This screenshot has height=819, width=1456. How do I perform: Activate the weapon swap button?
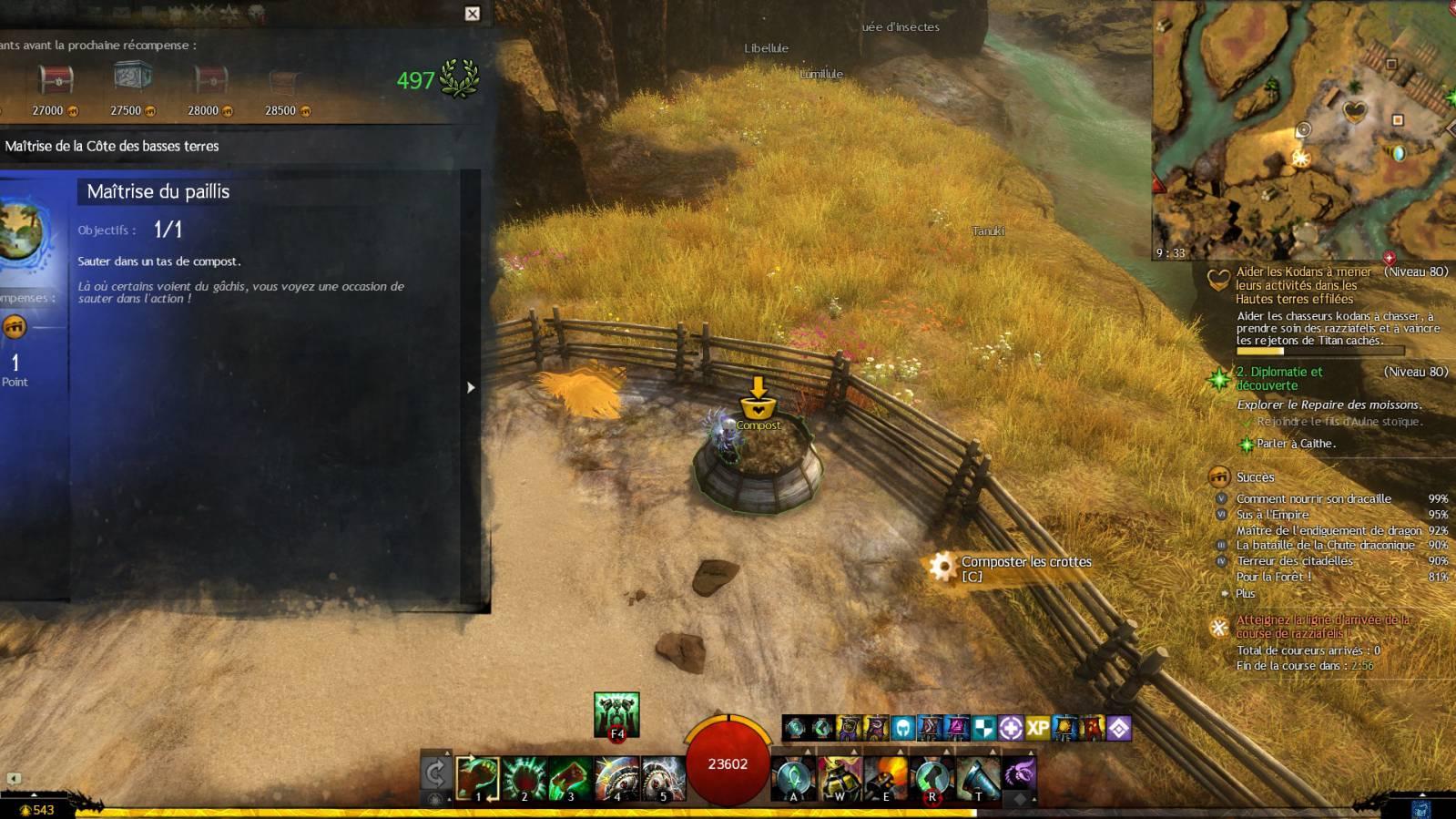(x=435, y=774)
